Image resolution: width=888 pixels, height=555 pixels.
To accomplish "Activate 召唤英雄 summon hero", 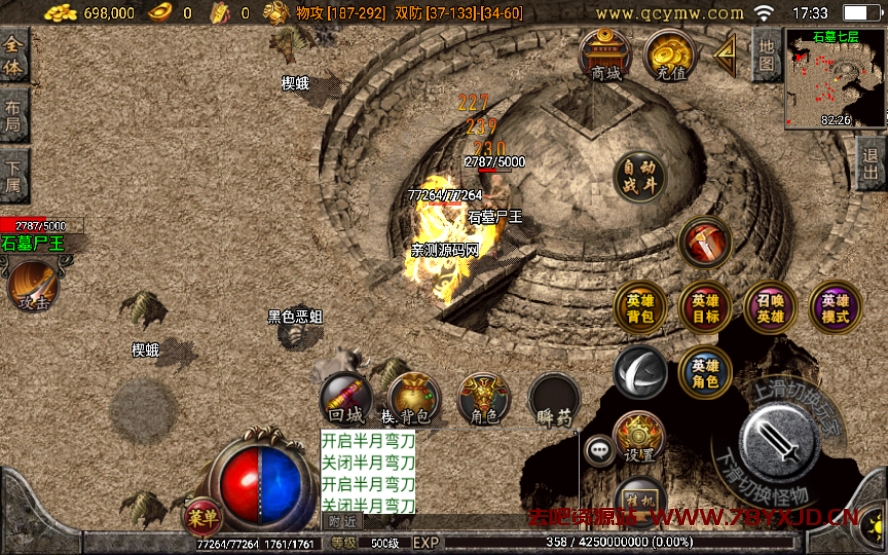I will coord(769,307).
